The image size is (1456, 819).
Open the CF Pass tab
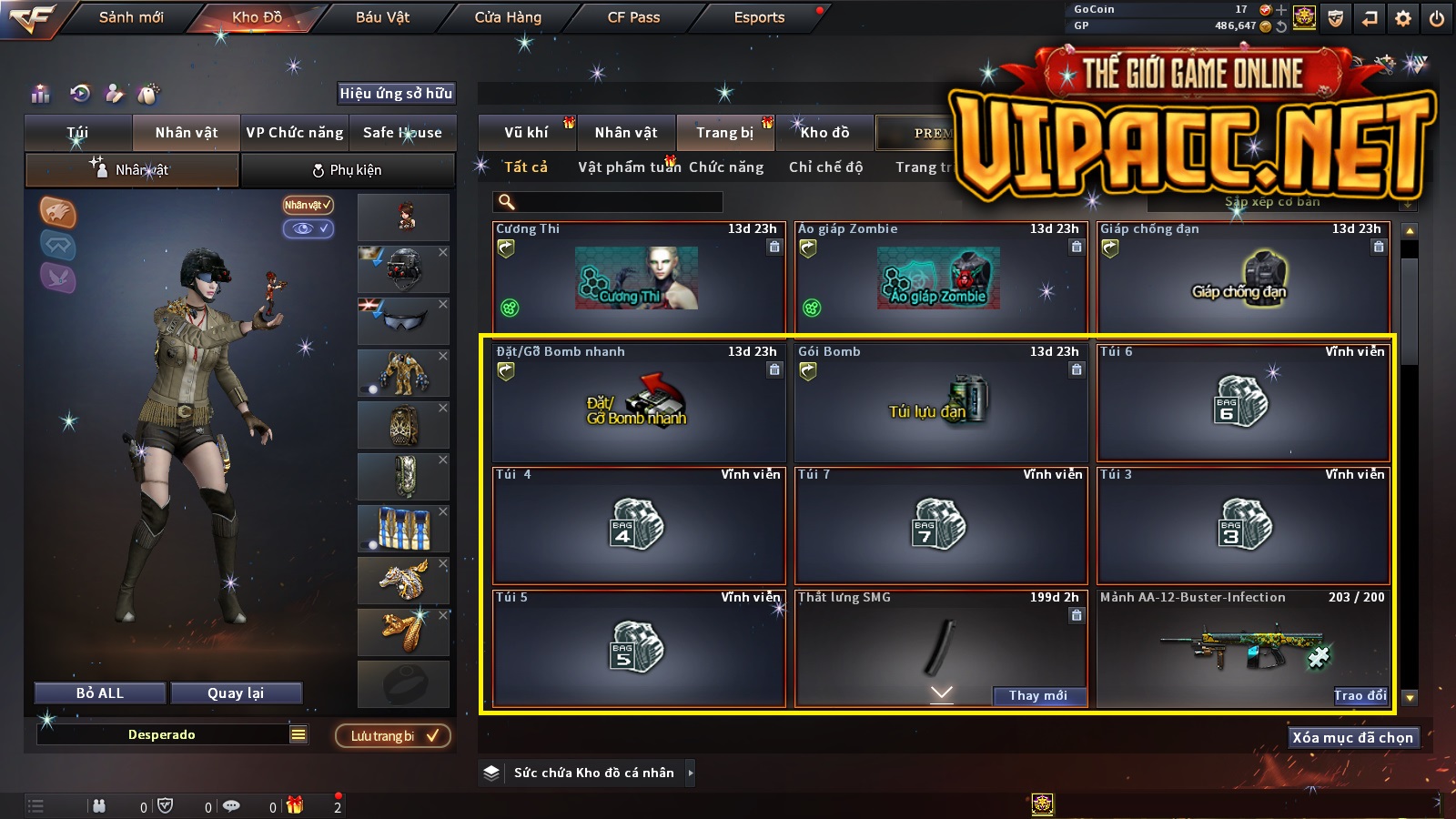pos(633,17)
